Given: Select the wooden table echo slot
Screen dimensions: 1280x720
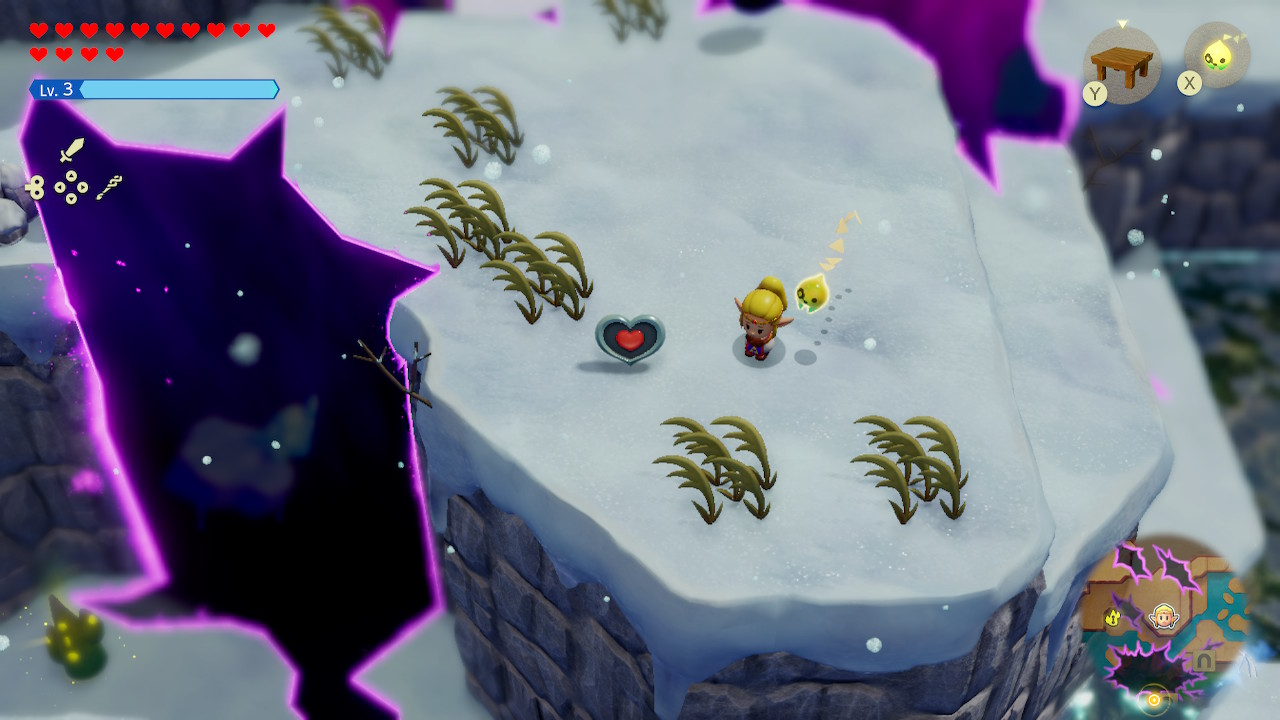Looking at the screenshot, I should pyautogui.click(x=1122, y=64).
